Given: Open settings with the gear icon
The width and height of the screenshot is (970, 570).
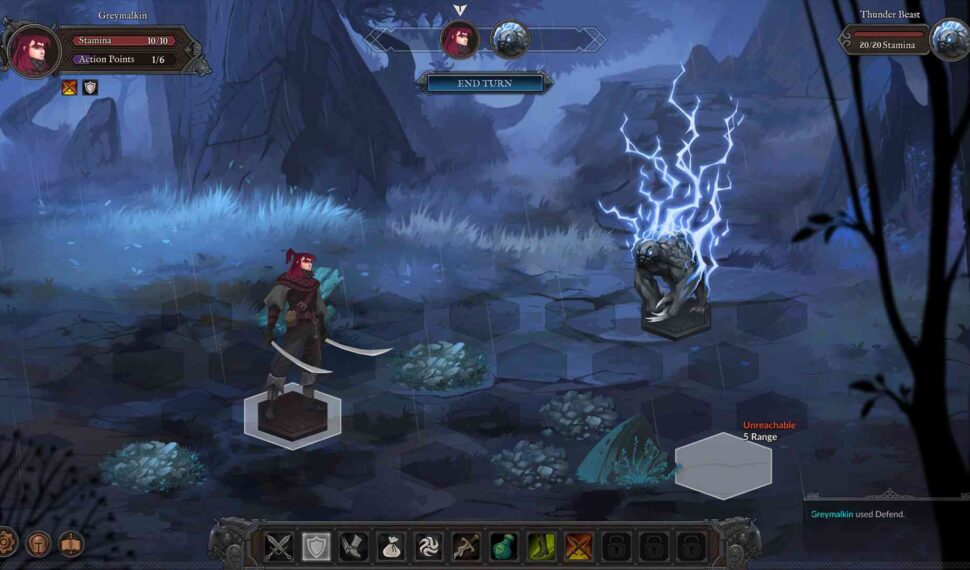Looking at the screenshot, I should (x=5, y=542).
